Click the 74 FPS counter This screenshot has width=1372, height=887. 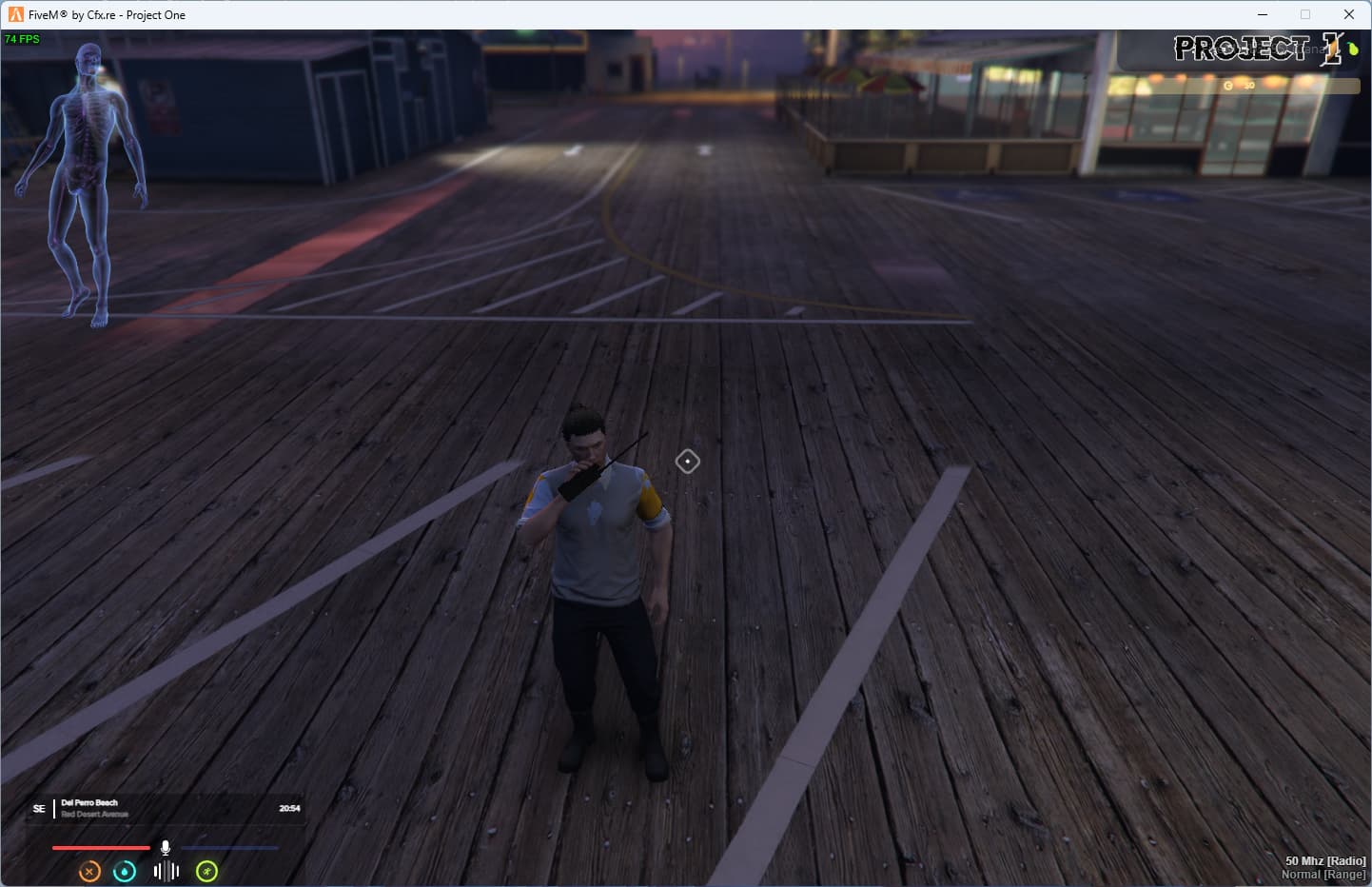point(21,39)
